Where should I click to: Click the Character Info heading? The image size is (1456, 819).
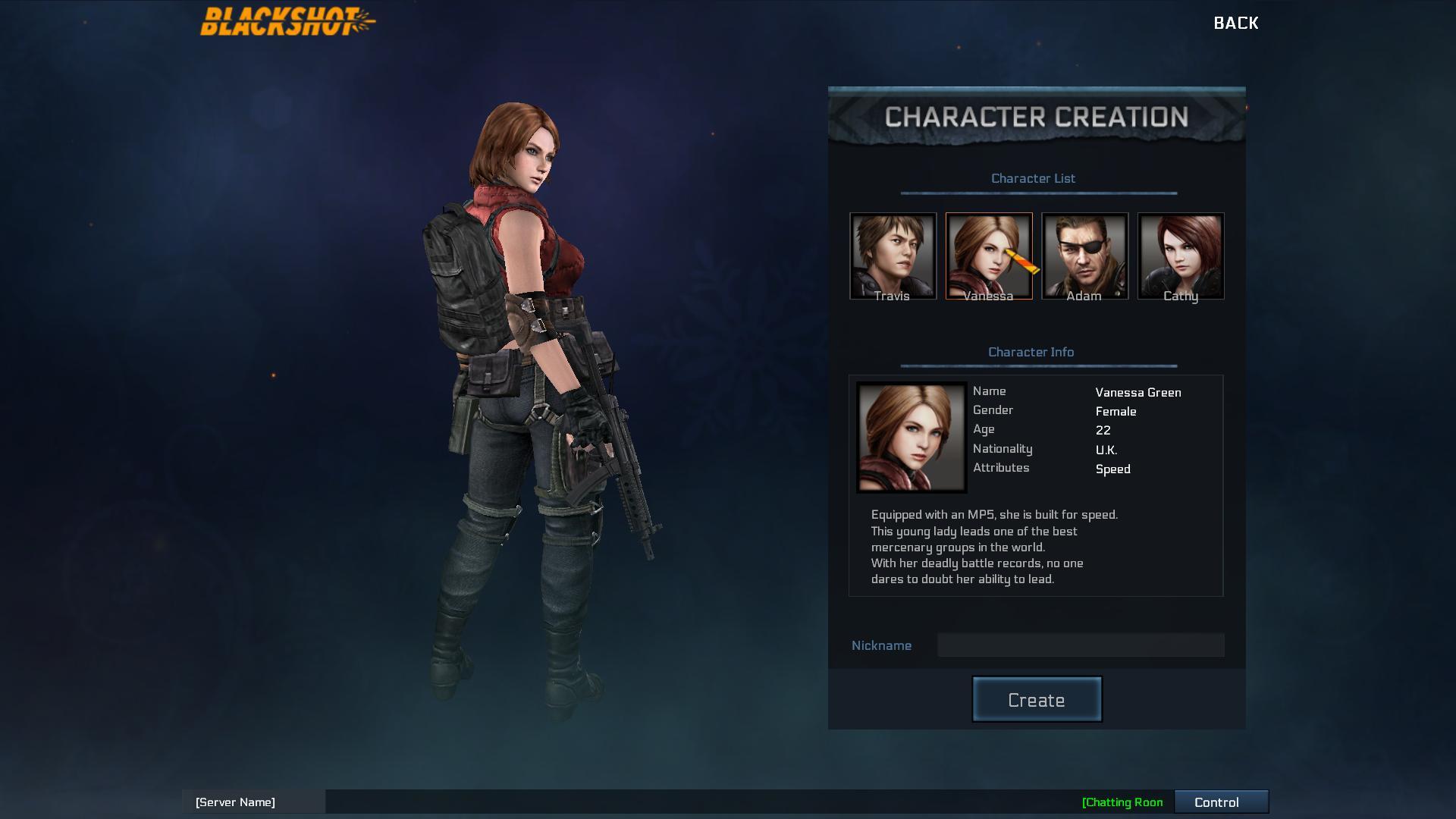pos(1031,352)
